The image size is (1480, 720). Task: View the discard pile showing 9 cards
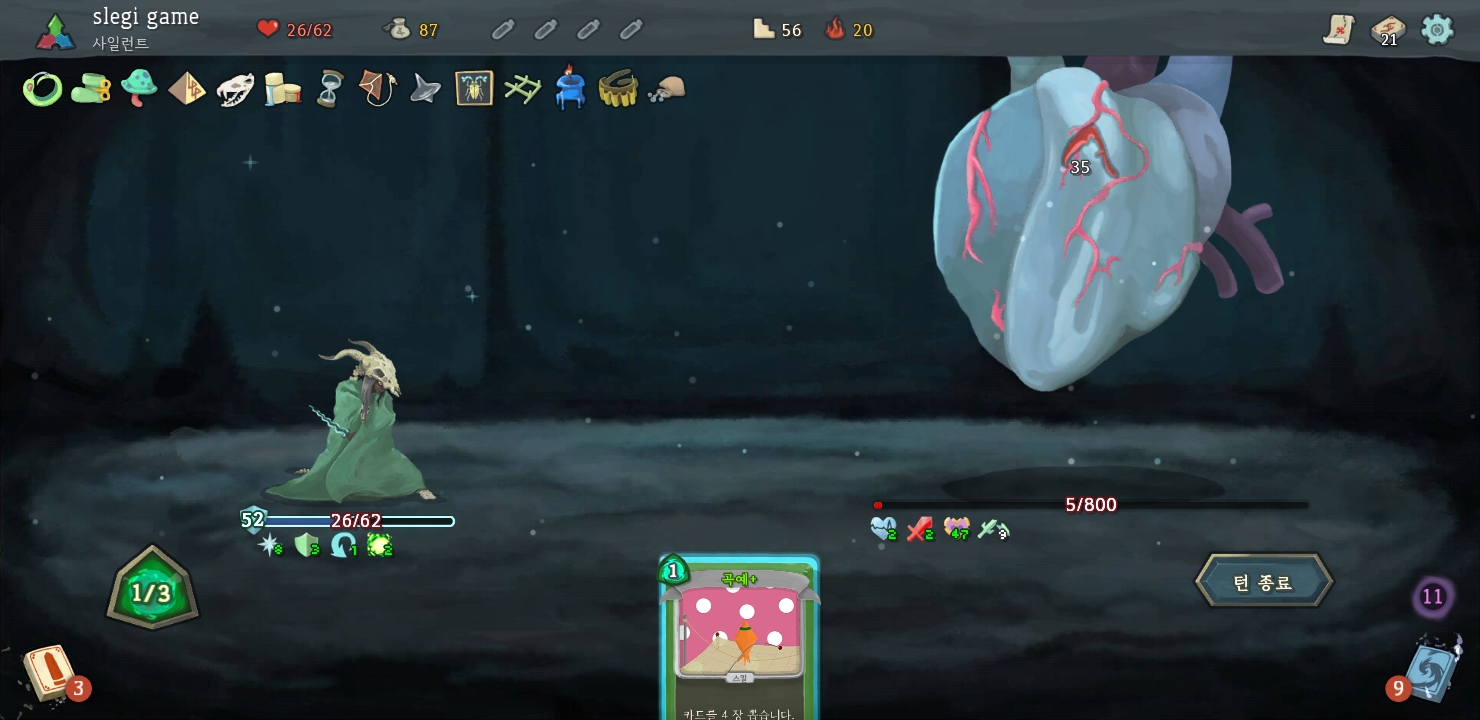click(1432, 669)
